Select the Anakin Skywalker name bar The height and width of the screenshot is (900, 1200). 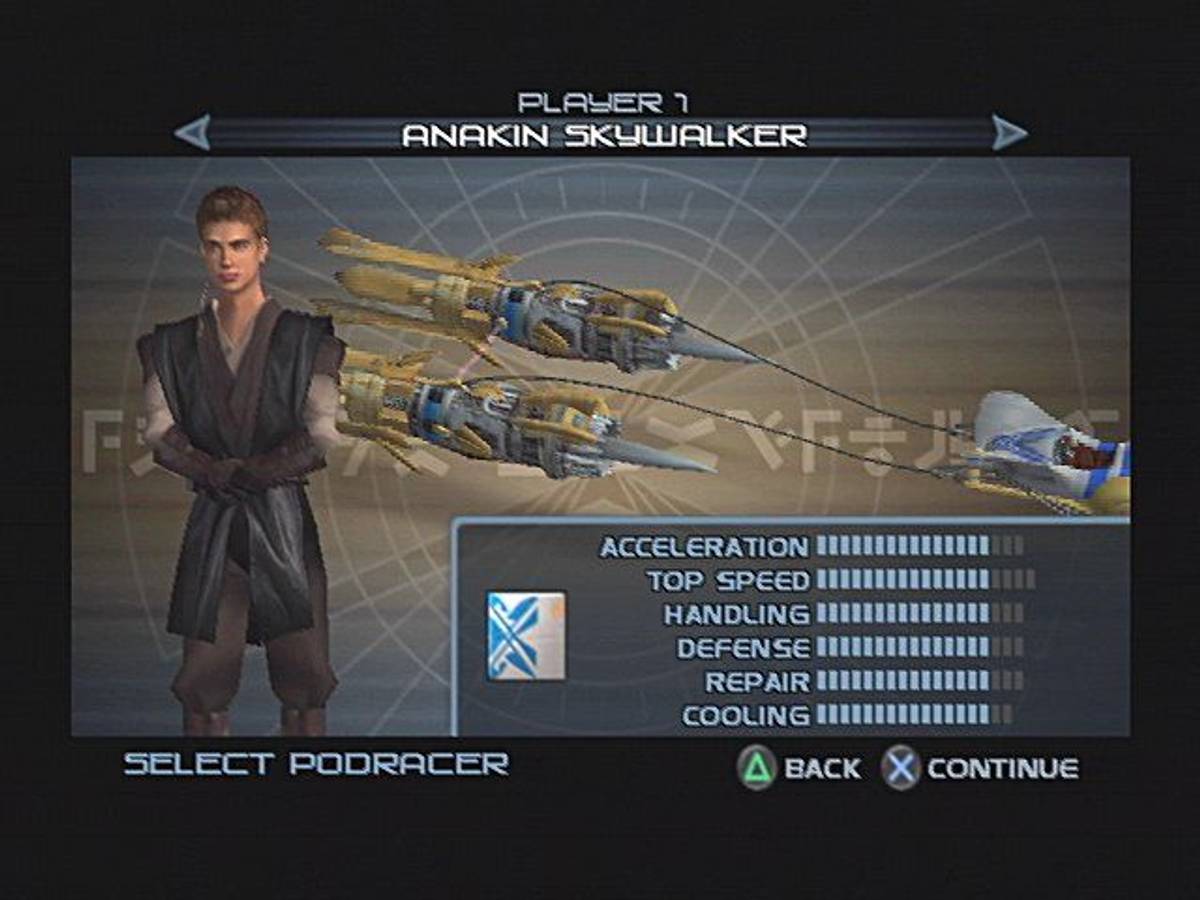click(603, 134)
